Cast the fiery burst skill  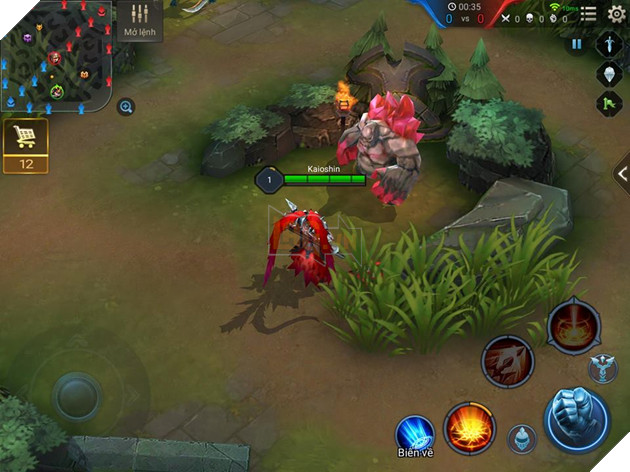pos(468,427)
